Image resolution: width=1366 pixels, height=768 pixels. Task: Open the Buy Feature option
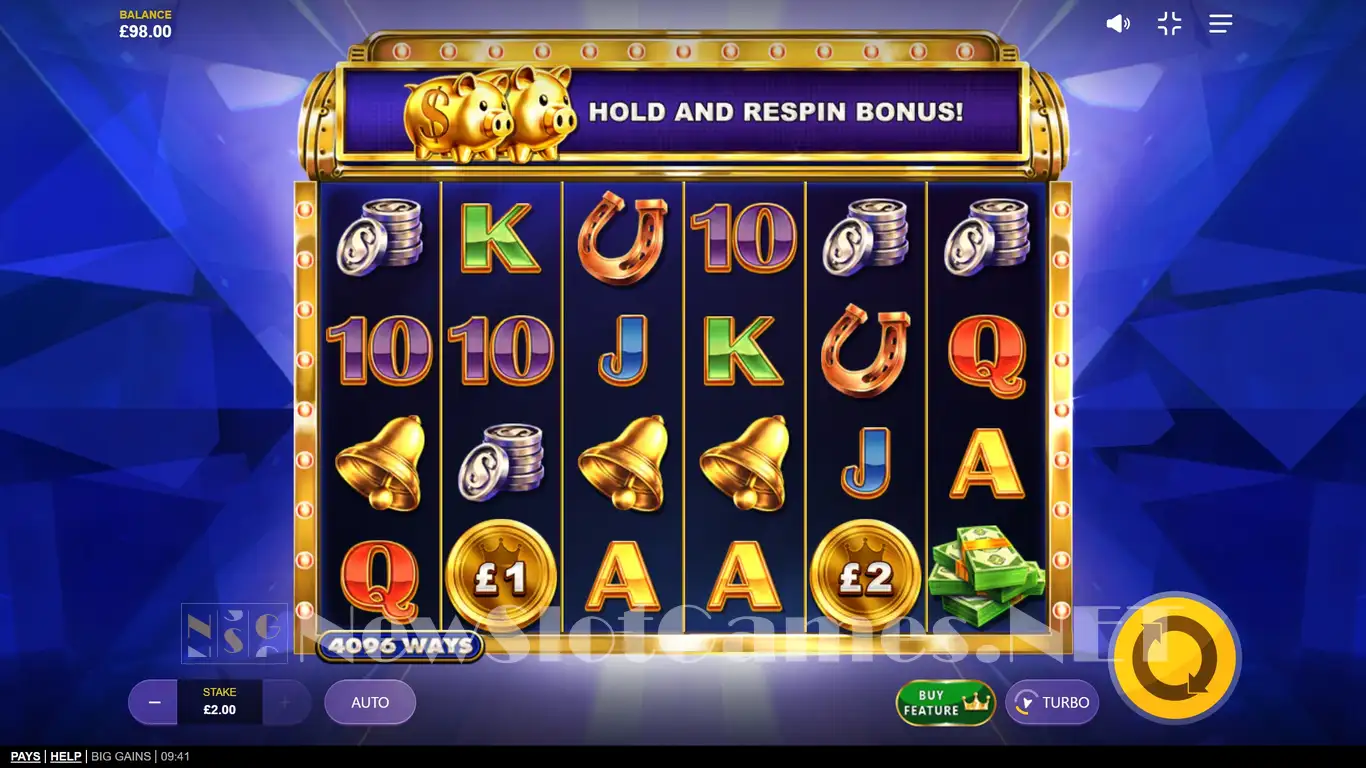tap(945, 703)
